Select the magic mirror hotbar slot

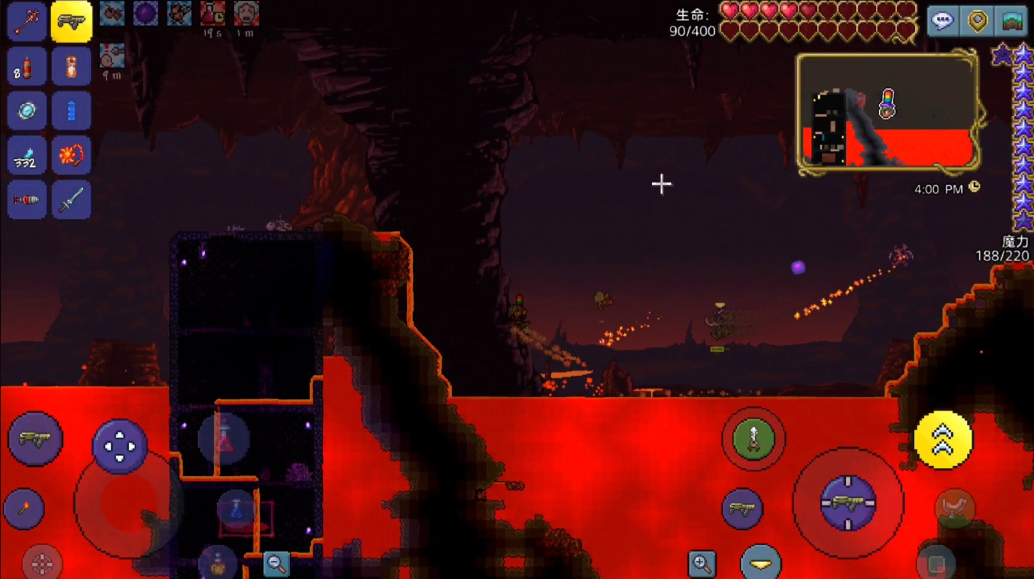[x=27, y=111]
